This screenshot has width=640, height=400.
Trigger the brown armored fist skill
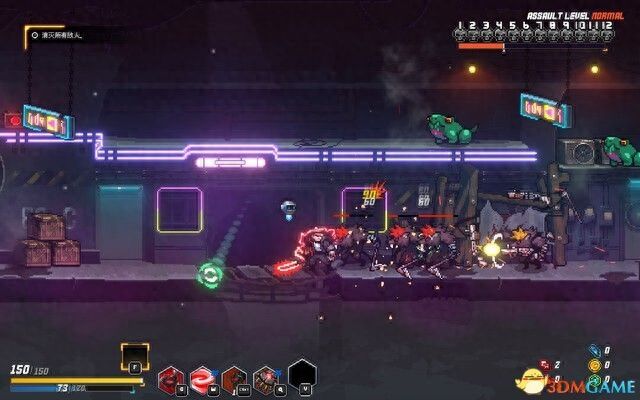click(235, 378)
